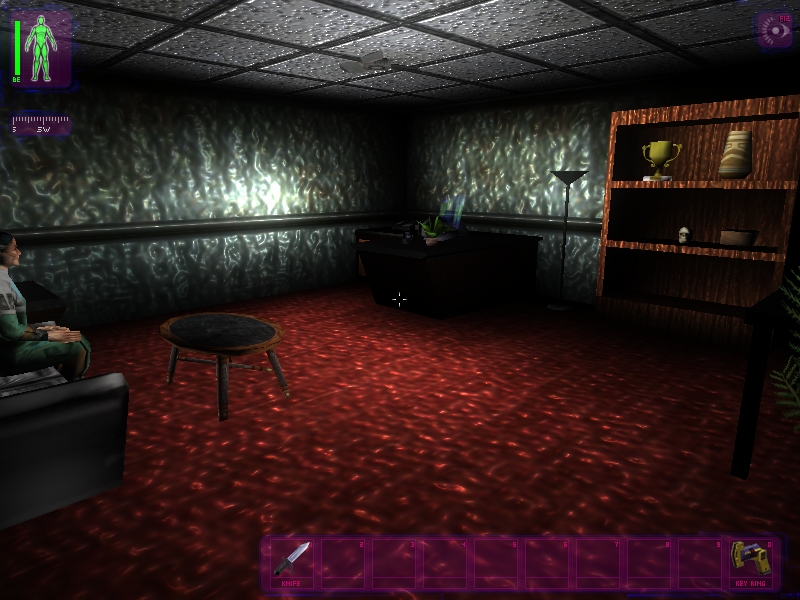Select the Knife belt slot
The height and width of the screenshot is (600, 800).
click(x=292, y=562)
